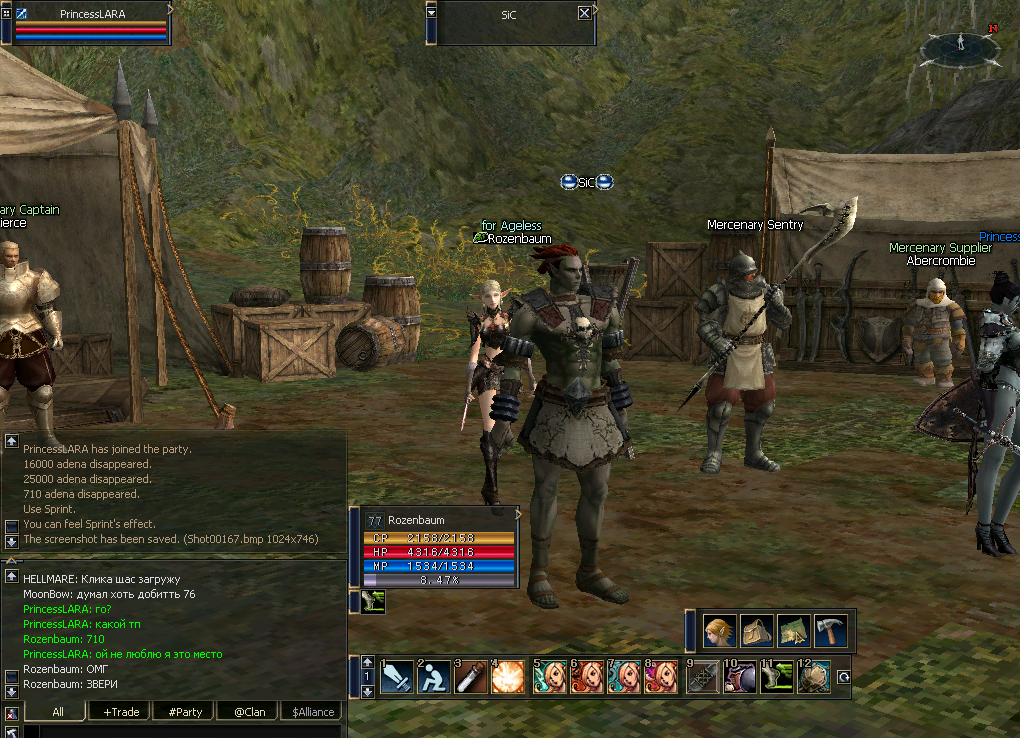1024x746 pixels.
Task: Trigger the Sprint boot skill in slot 11
Action: pos(777,677)
